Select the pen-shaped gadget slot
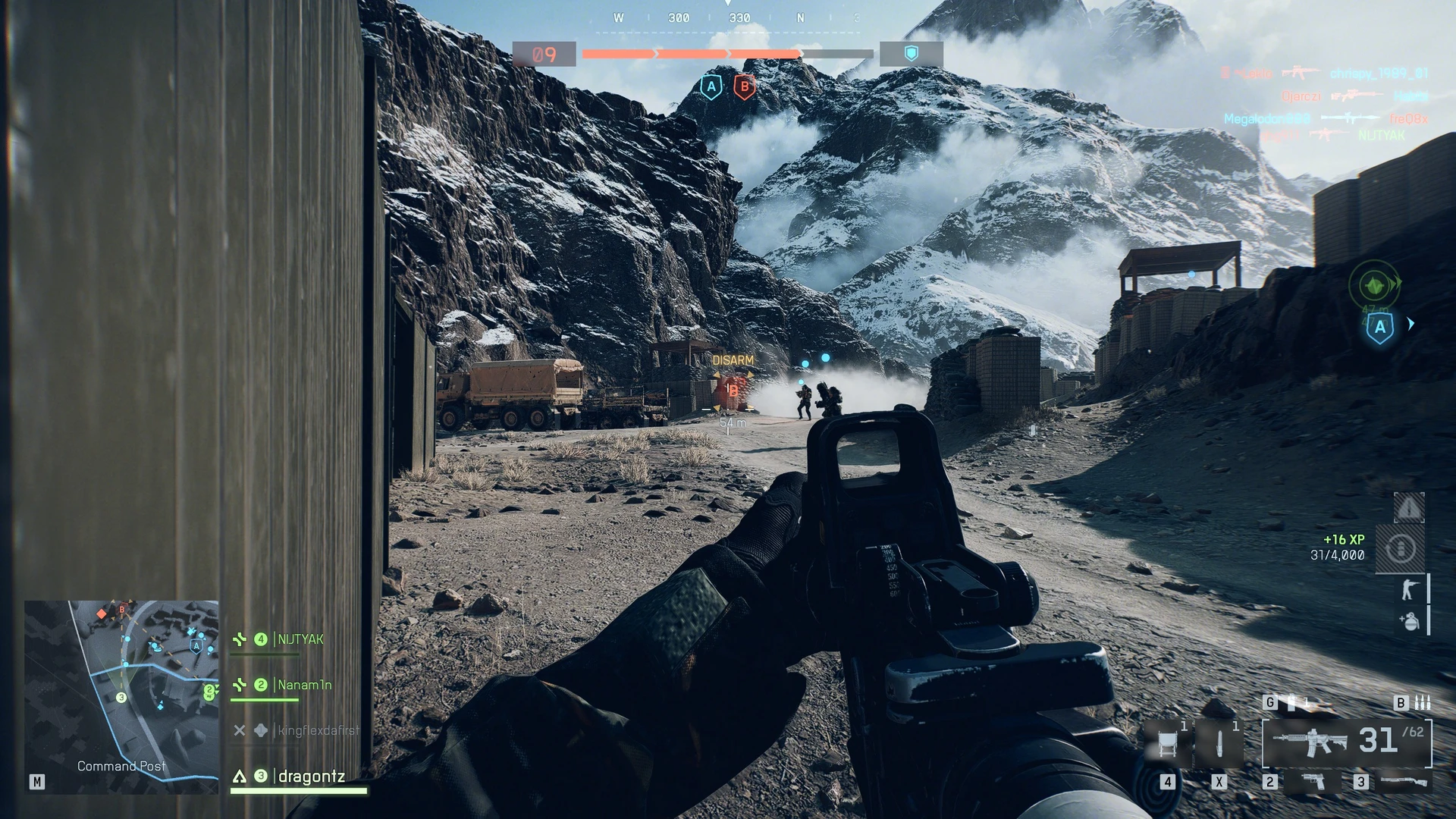The height and width of the screenshot is (819, 1456). click(x=1219, y=743)
